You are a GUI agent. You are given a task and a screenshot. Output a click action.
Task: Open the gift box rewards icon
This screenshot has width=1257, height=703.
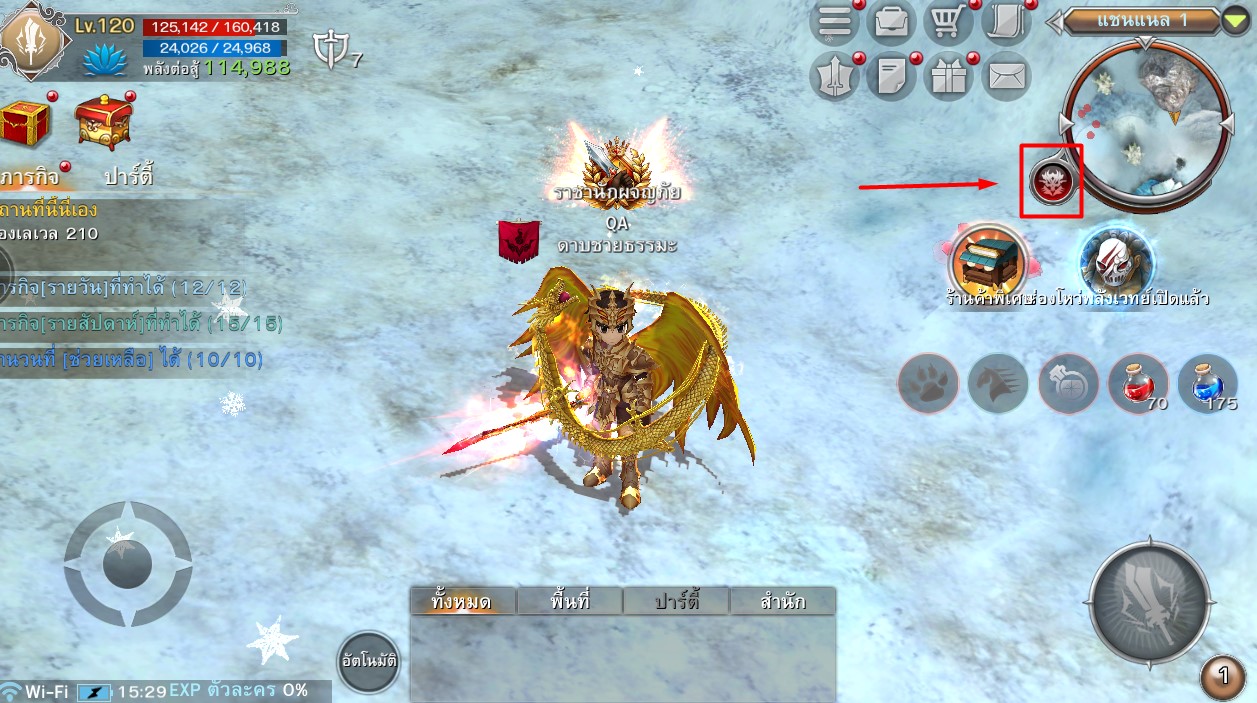click(948, 76)
